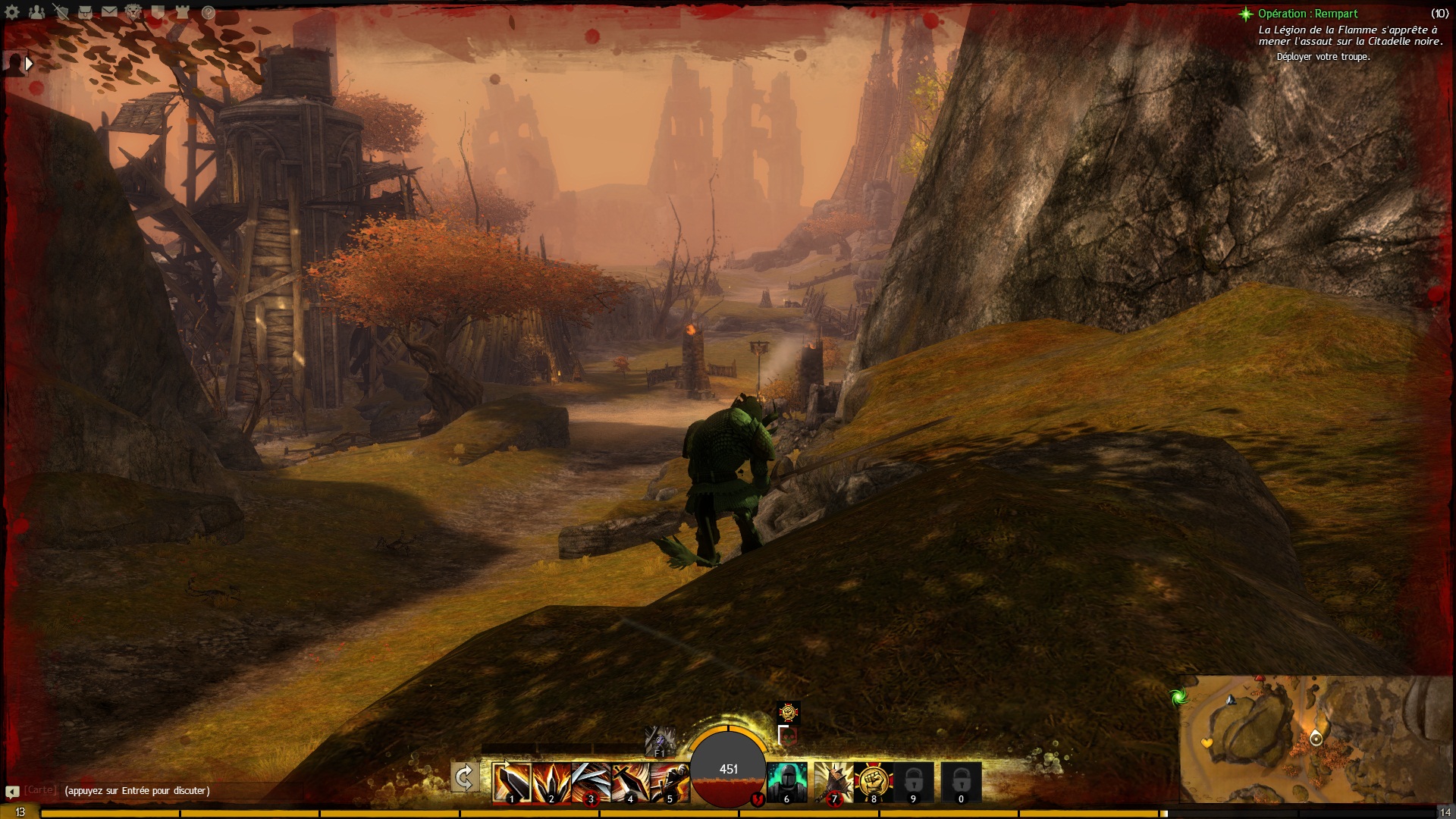The width and height of the screenshot is (1456, 819).
Task: Activate weapon skill 1 greatsword slash
Action: 512,782
